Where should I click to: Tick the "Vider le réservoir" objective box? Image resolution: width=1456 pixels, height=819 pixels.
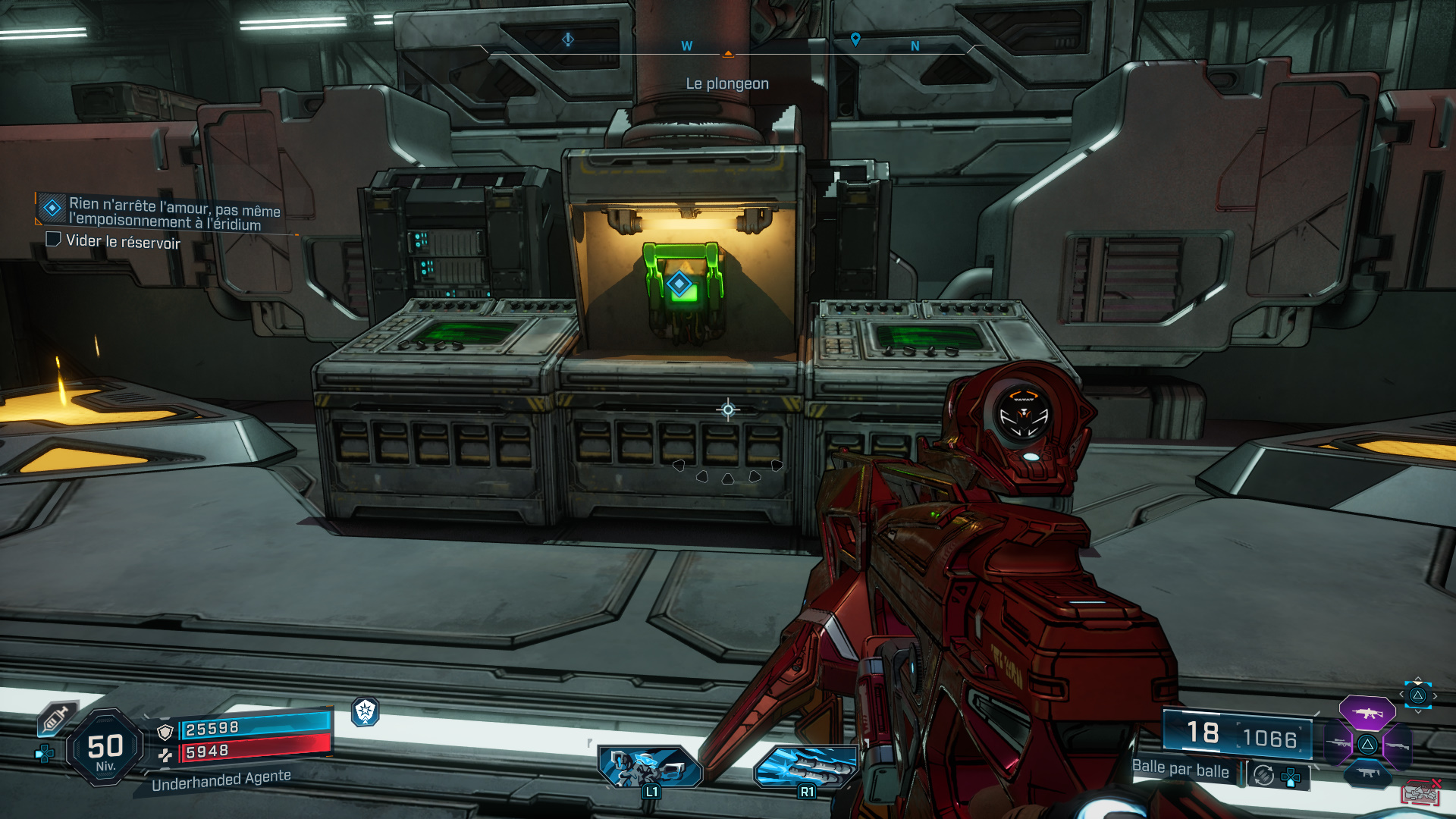click(x=53, y=240)
